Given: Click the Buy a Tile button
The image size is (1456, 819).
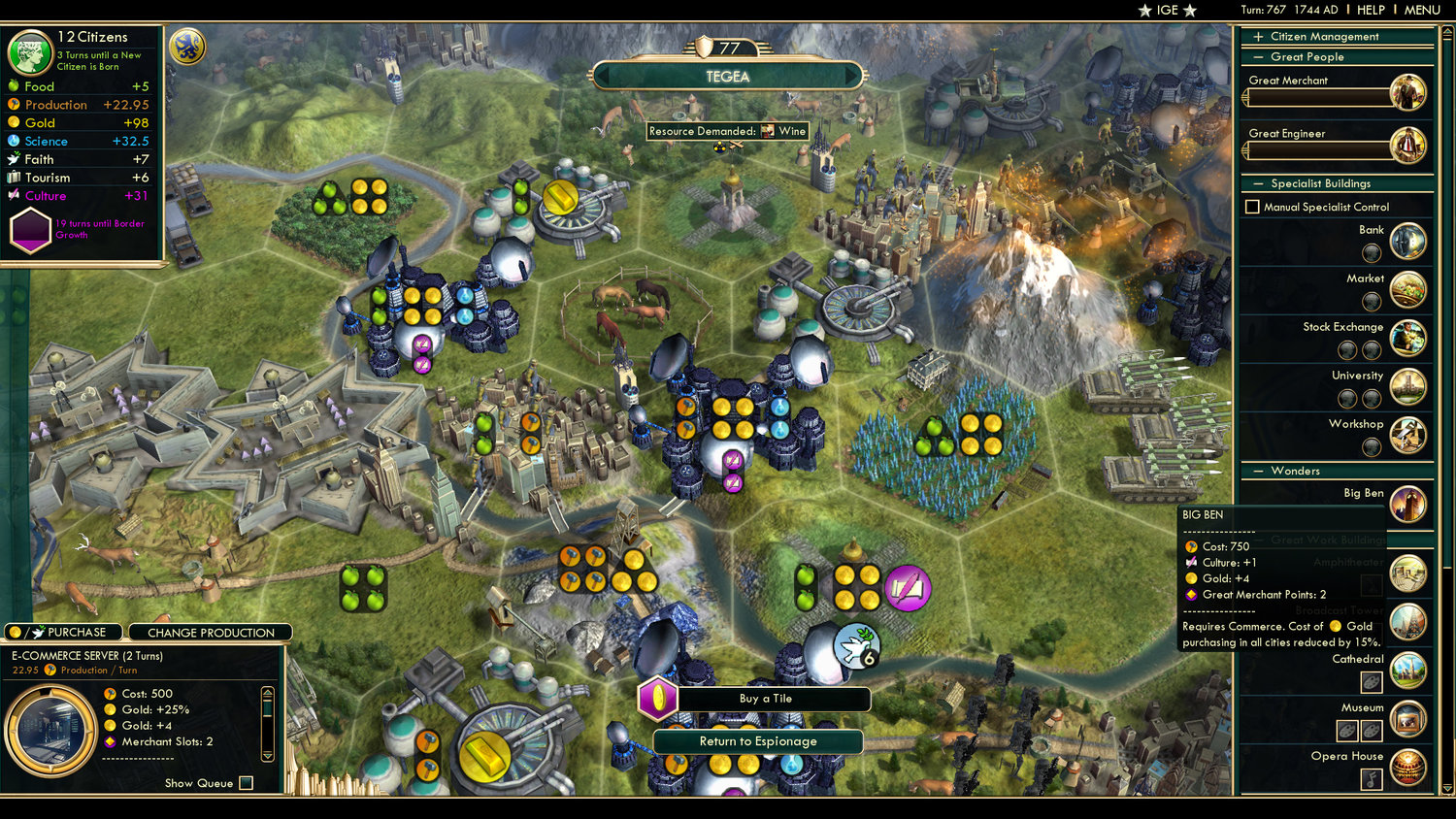Looking at the screenshot, I should (x=767, y=699).
